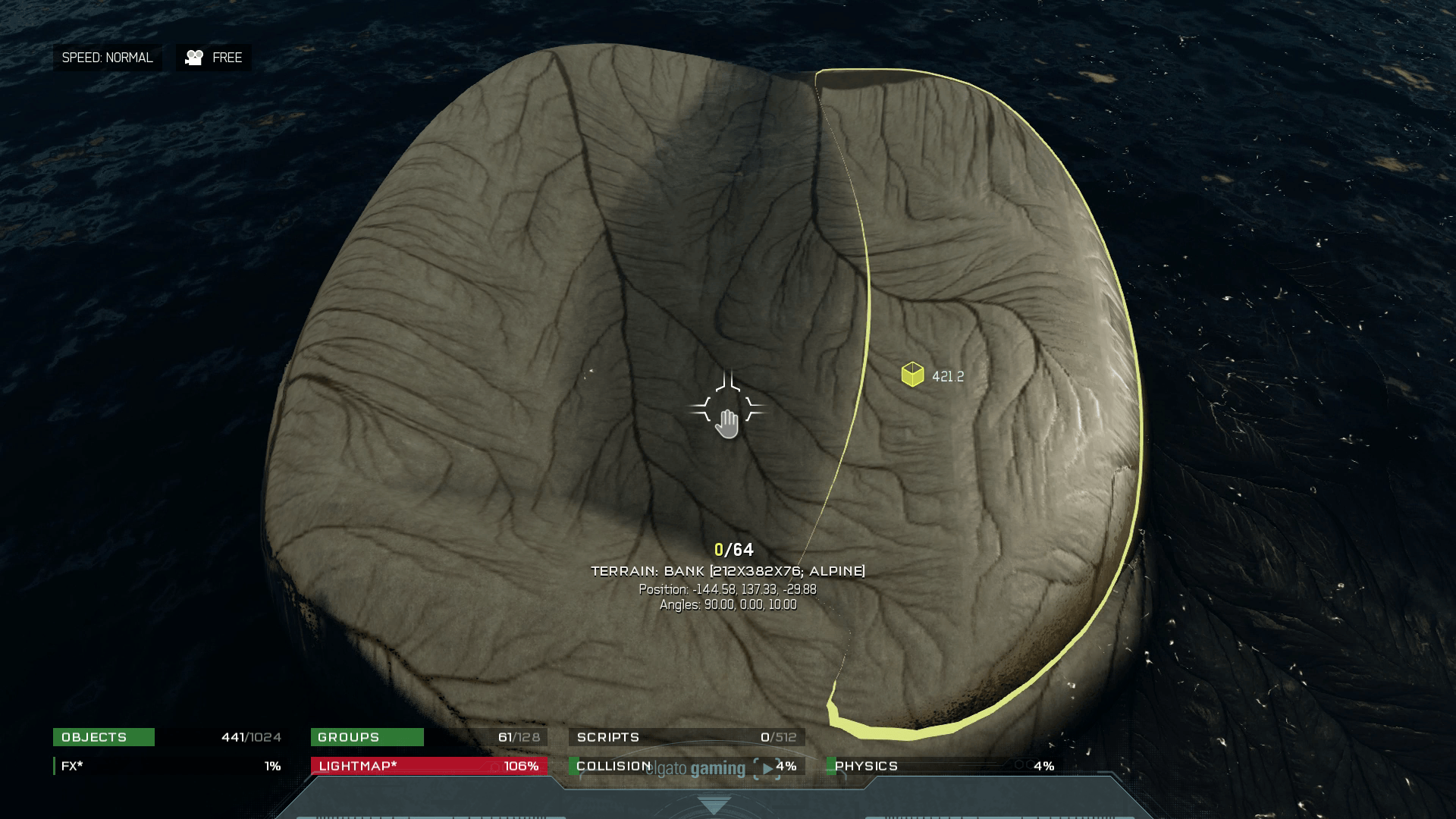
Task: Click the Speed: Normal indicator
Action: [107, 58]
